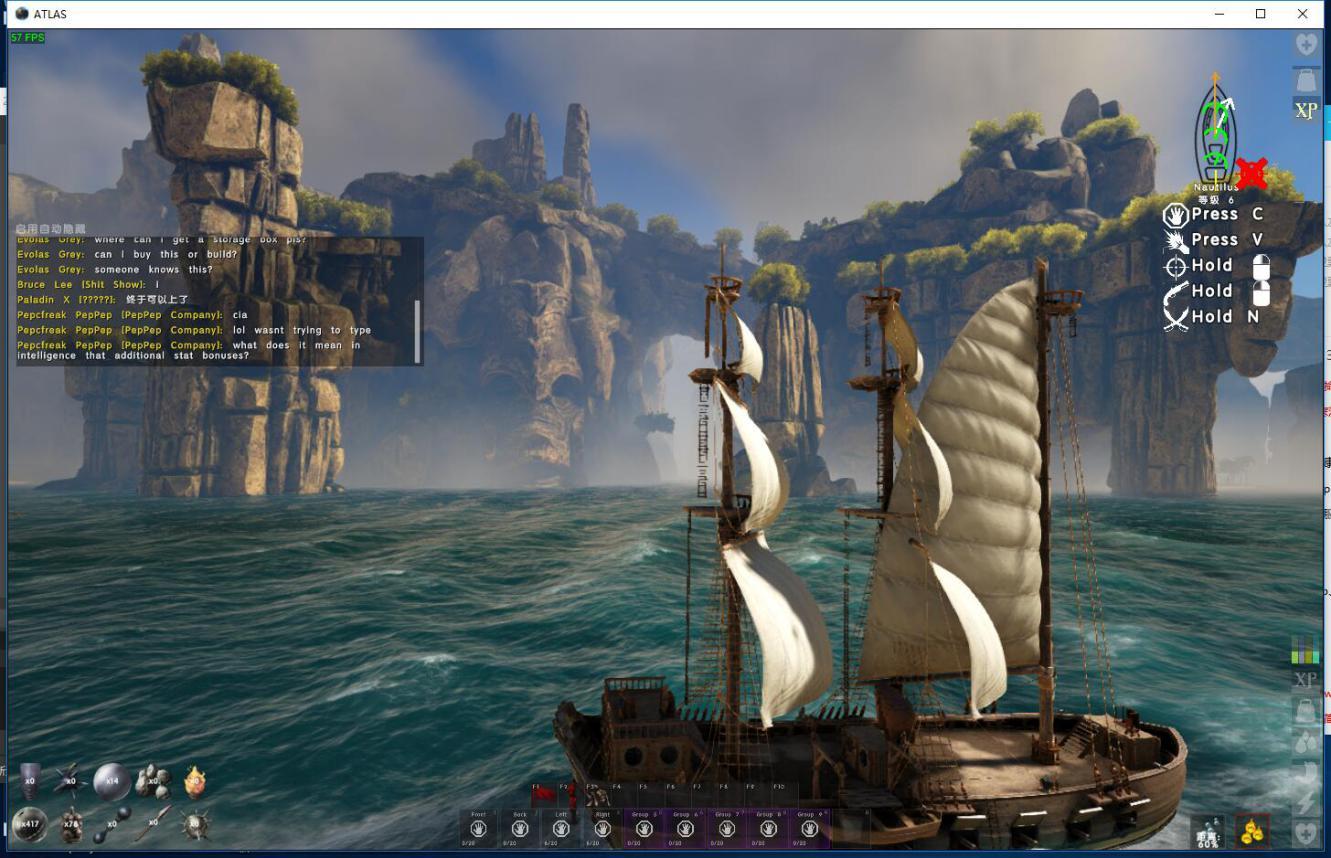Select the Right cannon group slot

pyautogui.click(x=602, y=828)
